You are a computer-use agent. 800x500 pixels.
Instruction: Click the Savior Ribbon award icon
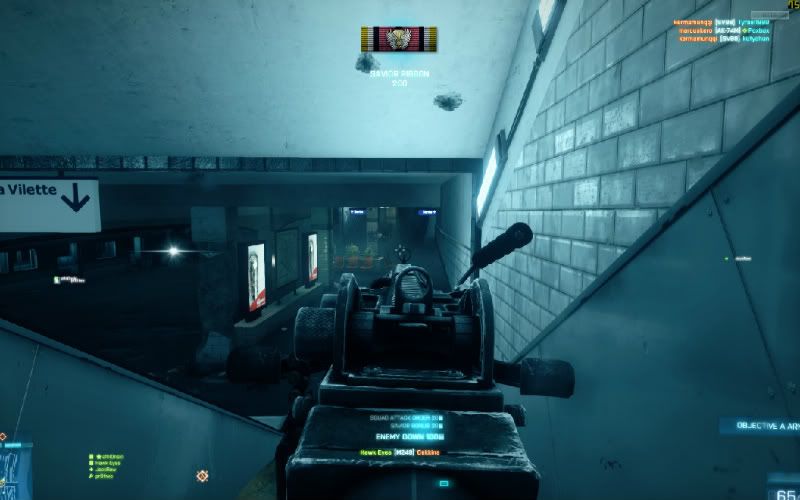(399, 39)
